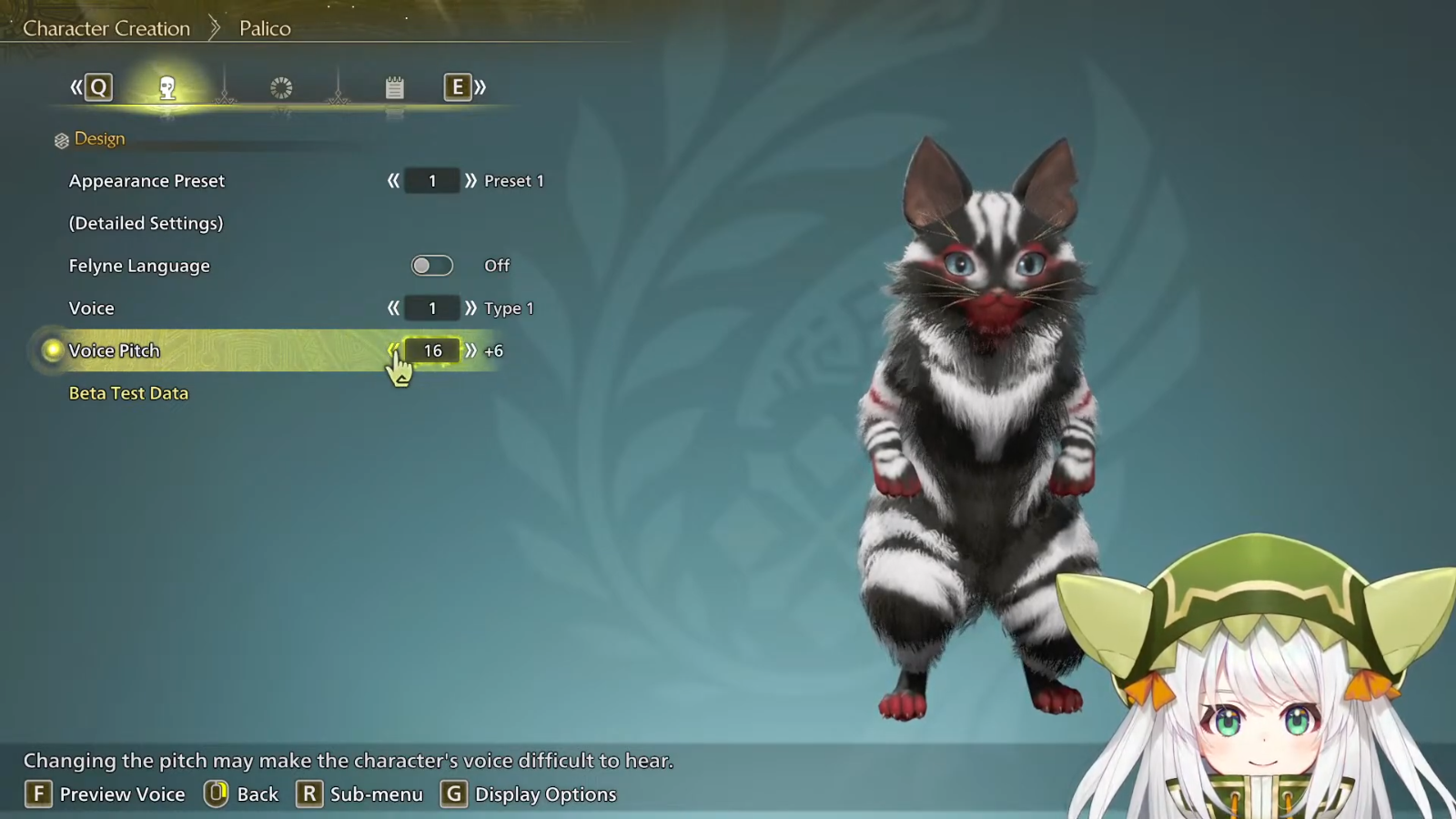Image resolution: width=1456 pixels, height=819 pixels.
Task: Advance Appearance Preset to the next preset
Action: point(470,181)
